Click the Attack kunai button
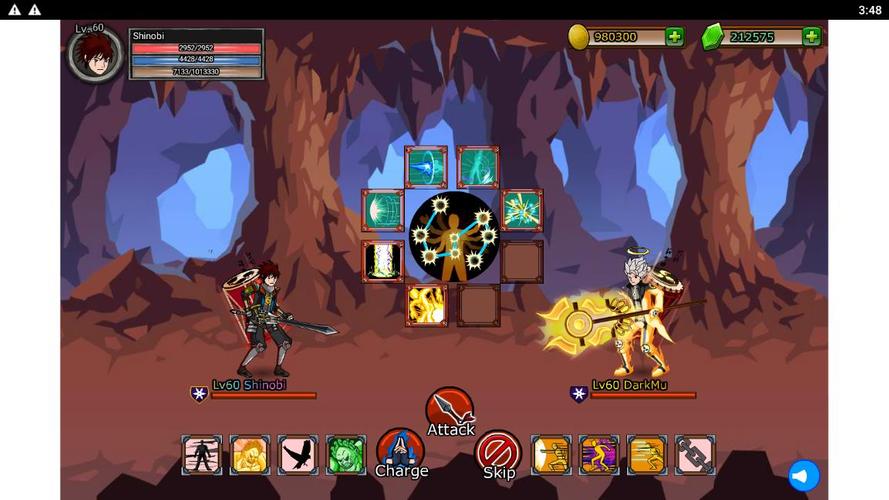 [450, 409]
